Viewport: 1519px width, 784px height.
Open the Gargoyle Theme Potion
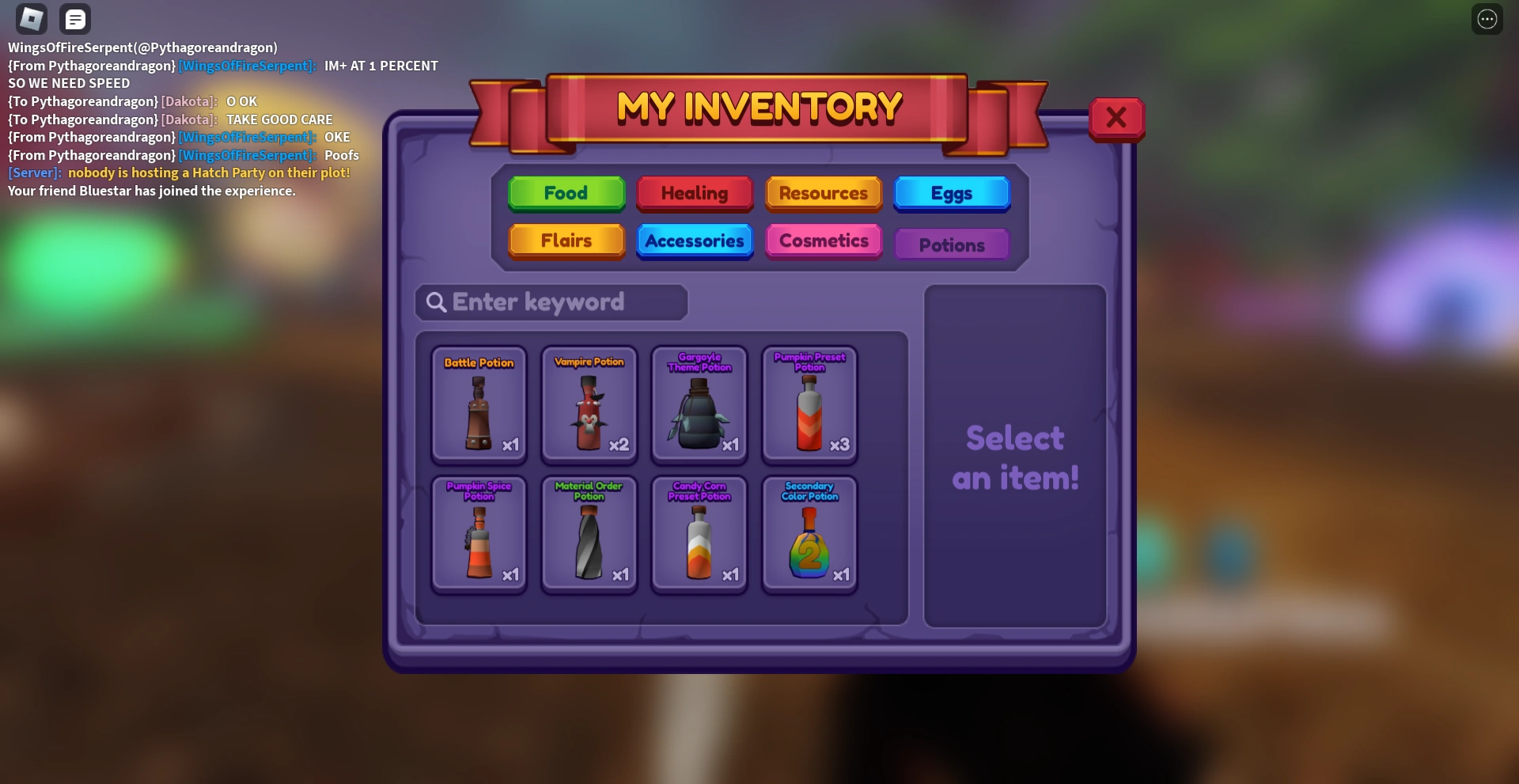(x=698, y=404)
